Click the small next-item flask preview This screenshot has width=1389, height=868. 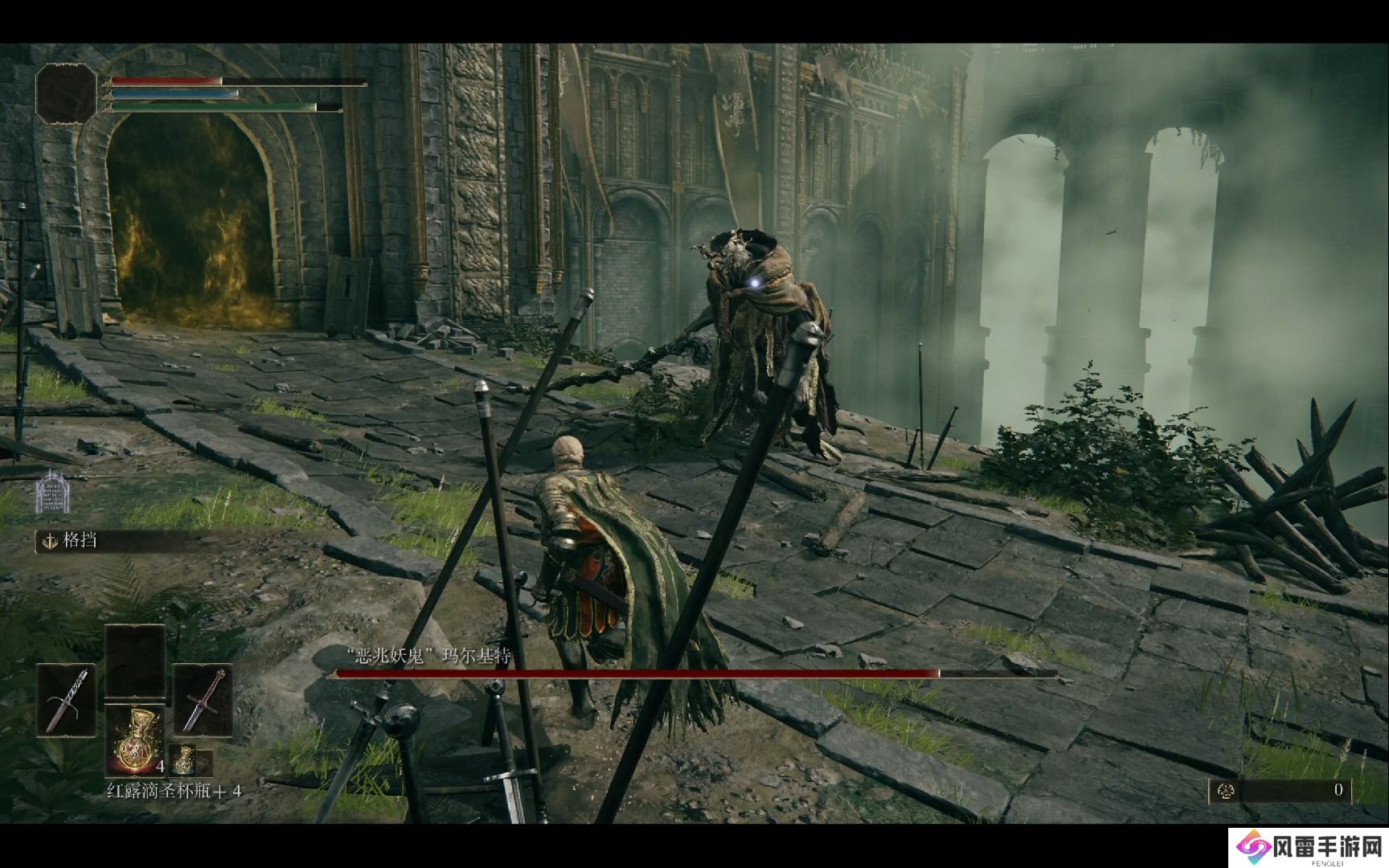click(x=184, y=759)
